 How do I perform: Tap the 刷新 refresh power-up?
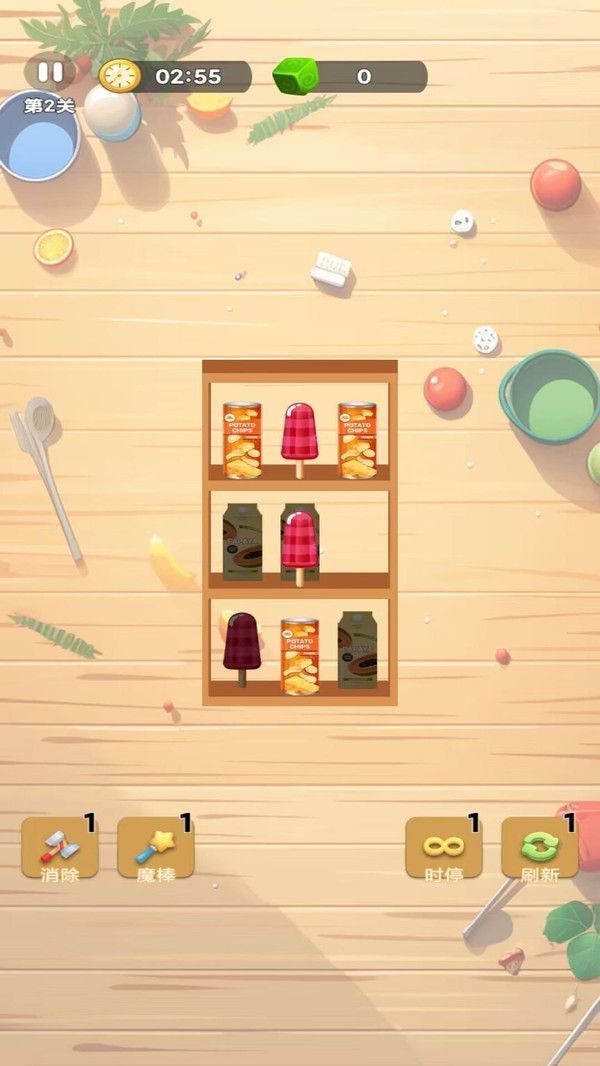(539, 848)
